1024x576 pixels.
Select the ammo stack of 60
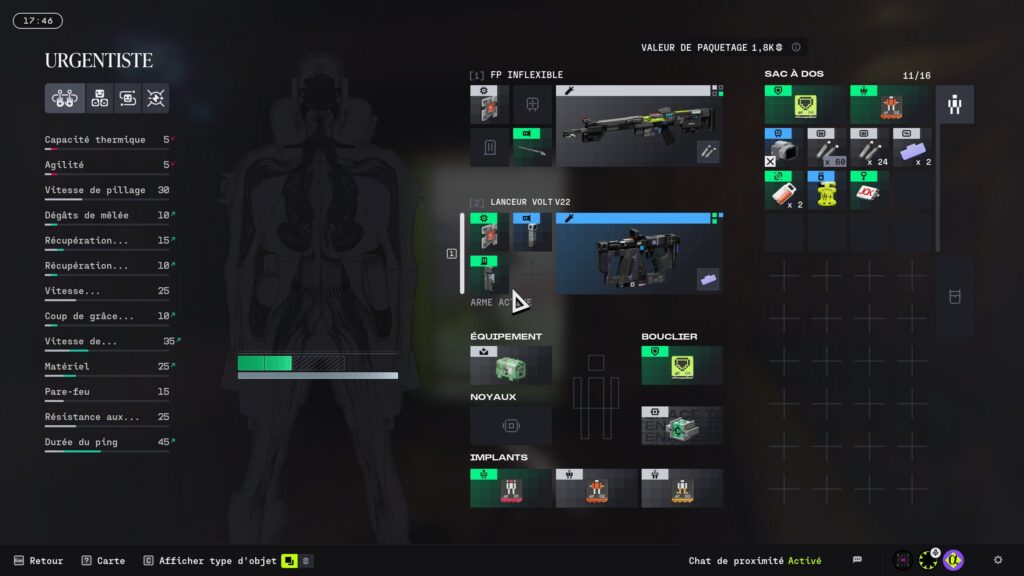[827, 147]
